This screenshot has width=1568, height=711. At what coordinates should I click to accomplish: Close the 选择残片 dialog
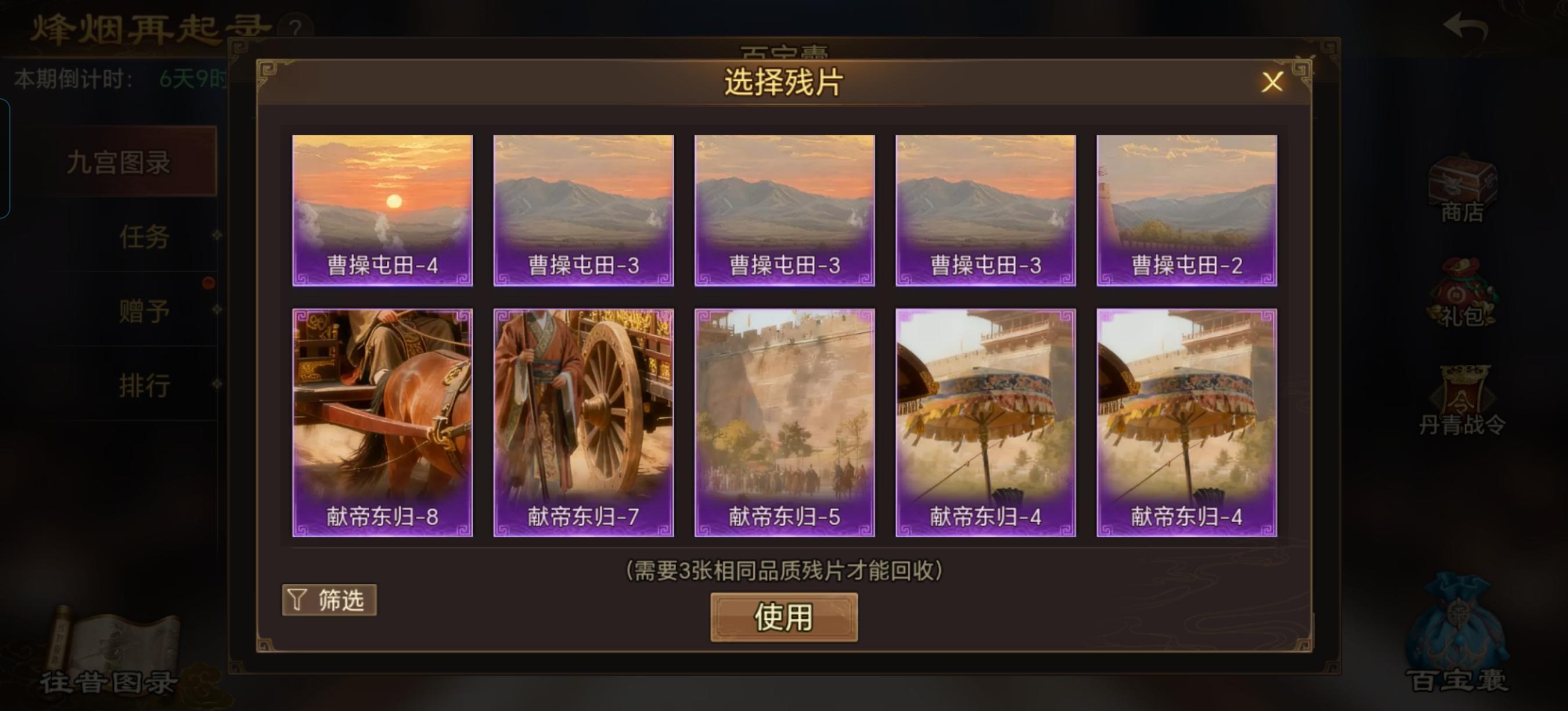1272,82
